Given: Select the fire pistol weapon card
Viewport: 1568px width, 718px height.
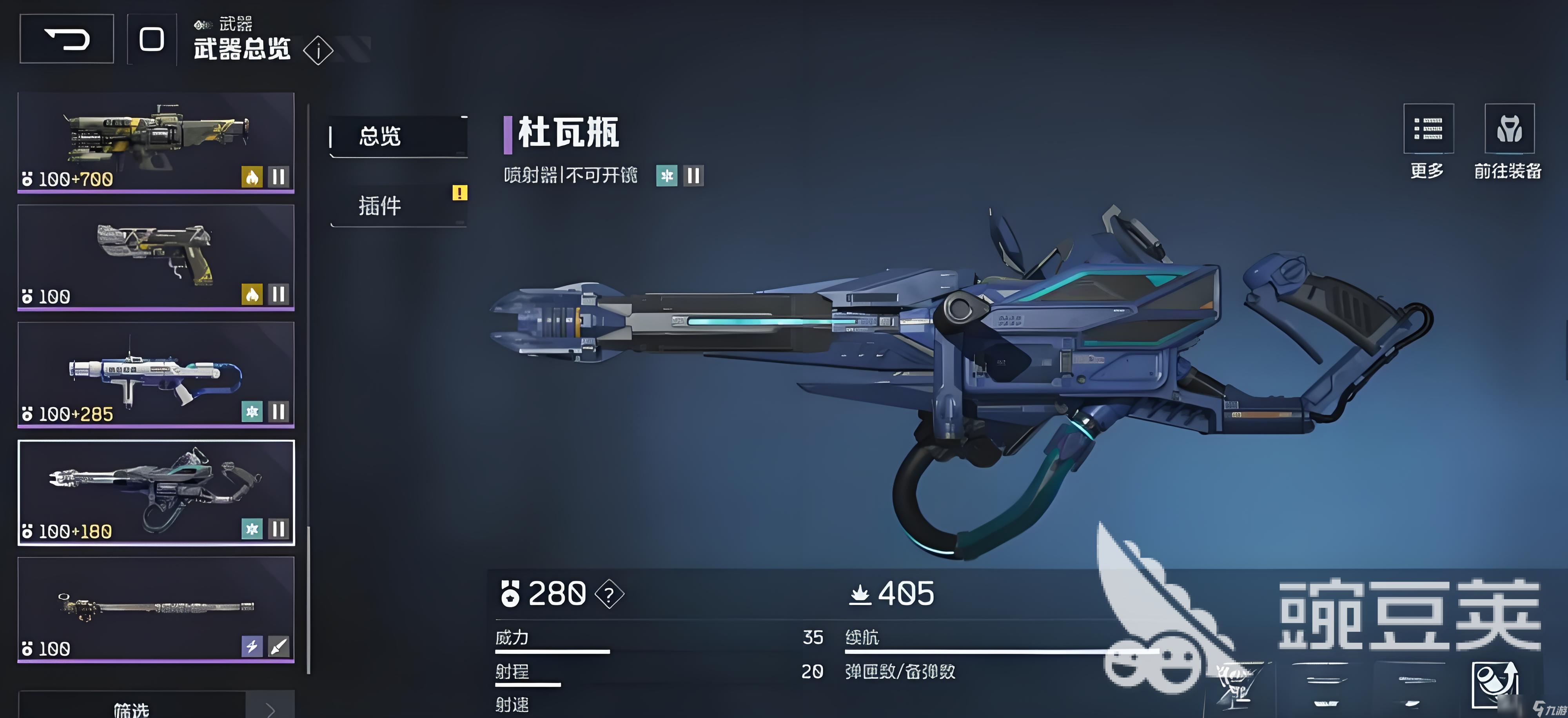Looking at the screenshot, I should pos(156,257).
